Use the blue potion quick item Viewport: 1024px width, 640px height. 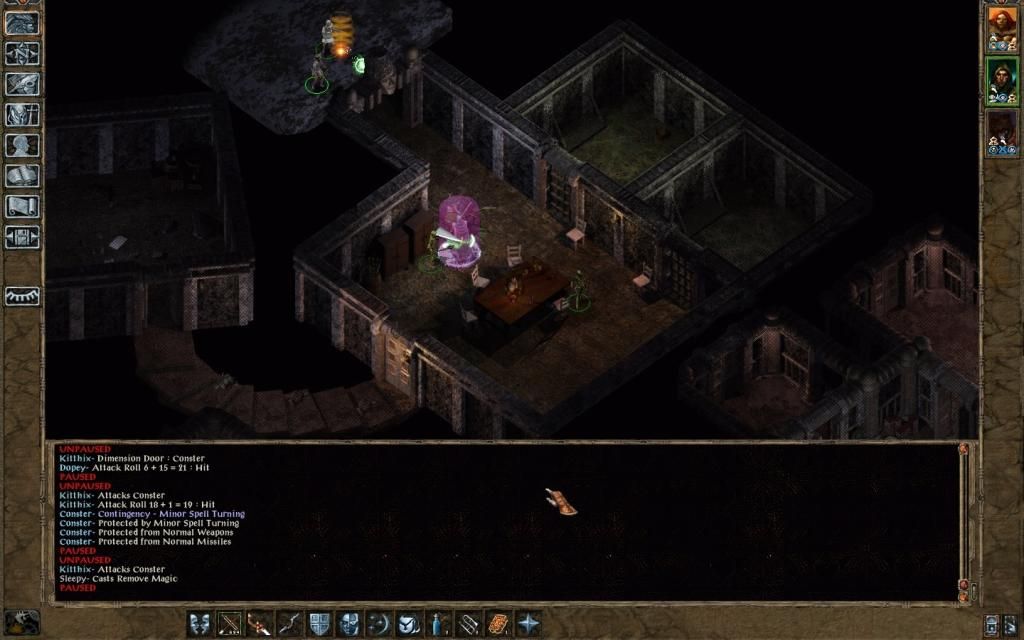coord(438,624)
